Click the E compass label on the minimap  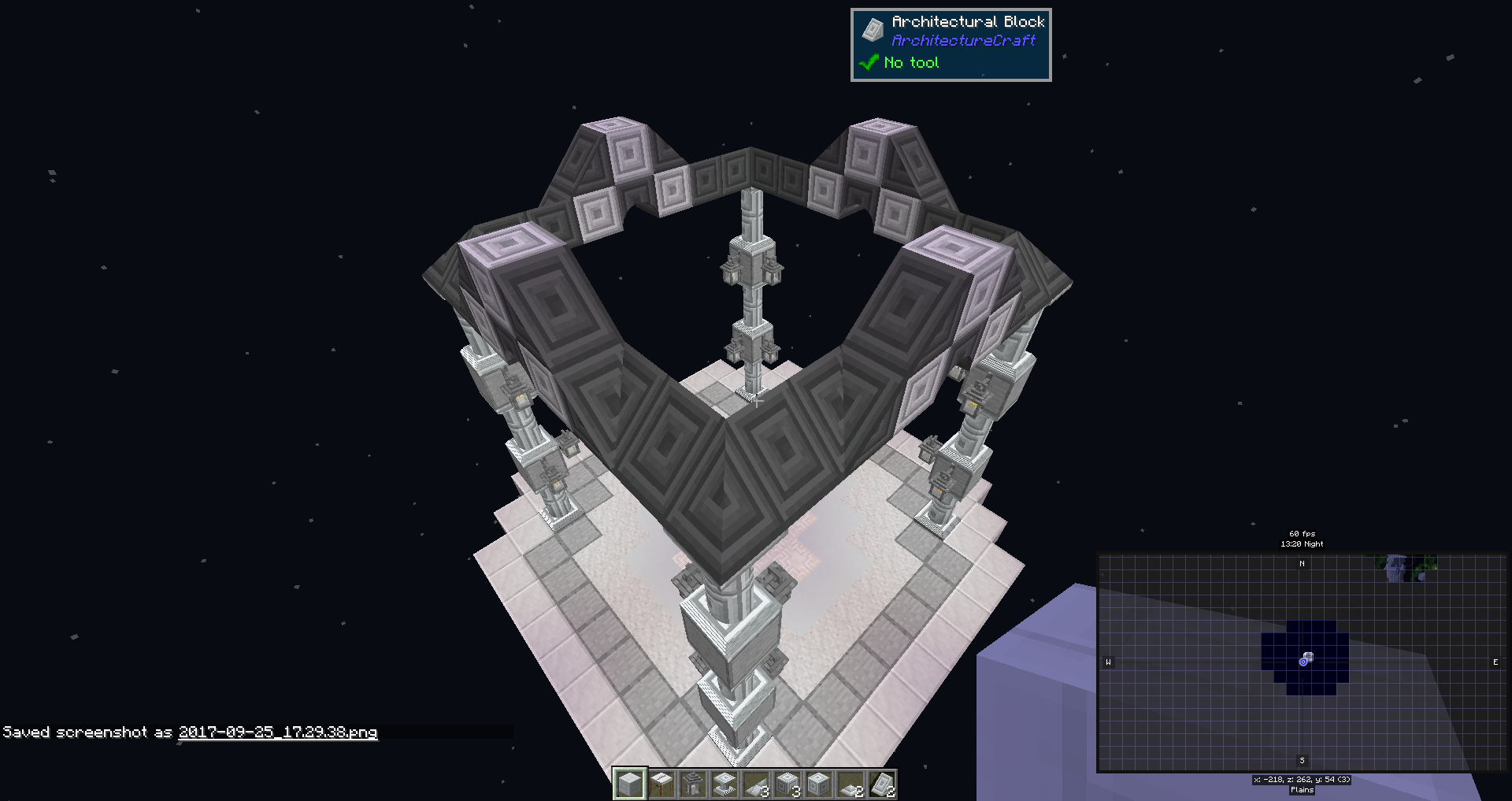pyautogui.click(x=1495, y=662)
